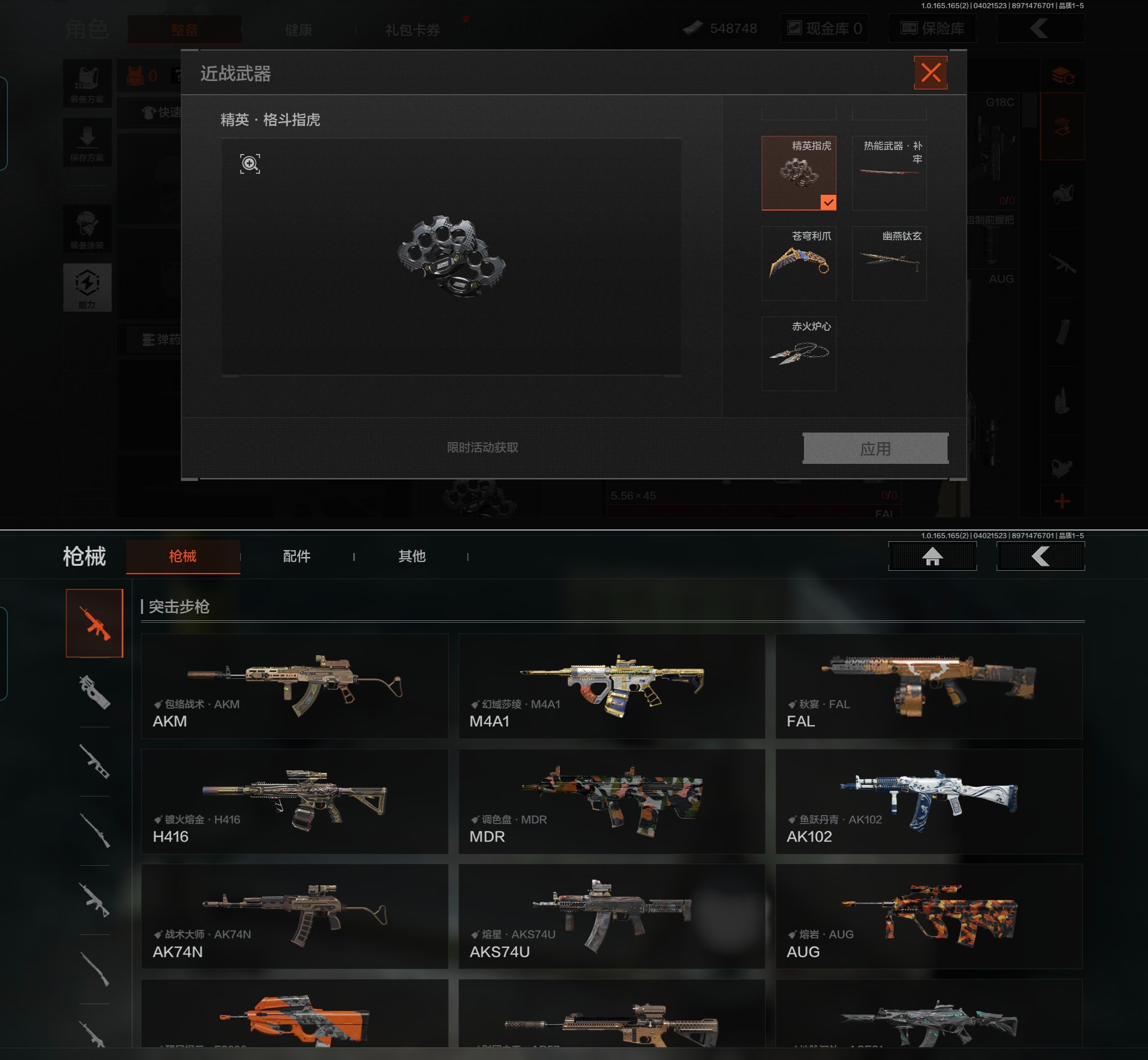Select the AUG rifle card

pos(928,916)
